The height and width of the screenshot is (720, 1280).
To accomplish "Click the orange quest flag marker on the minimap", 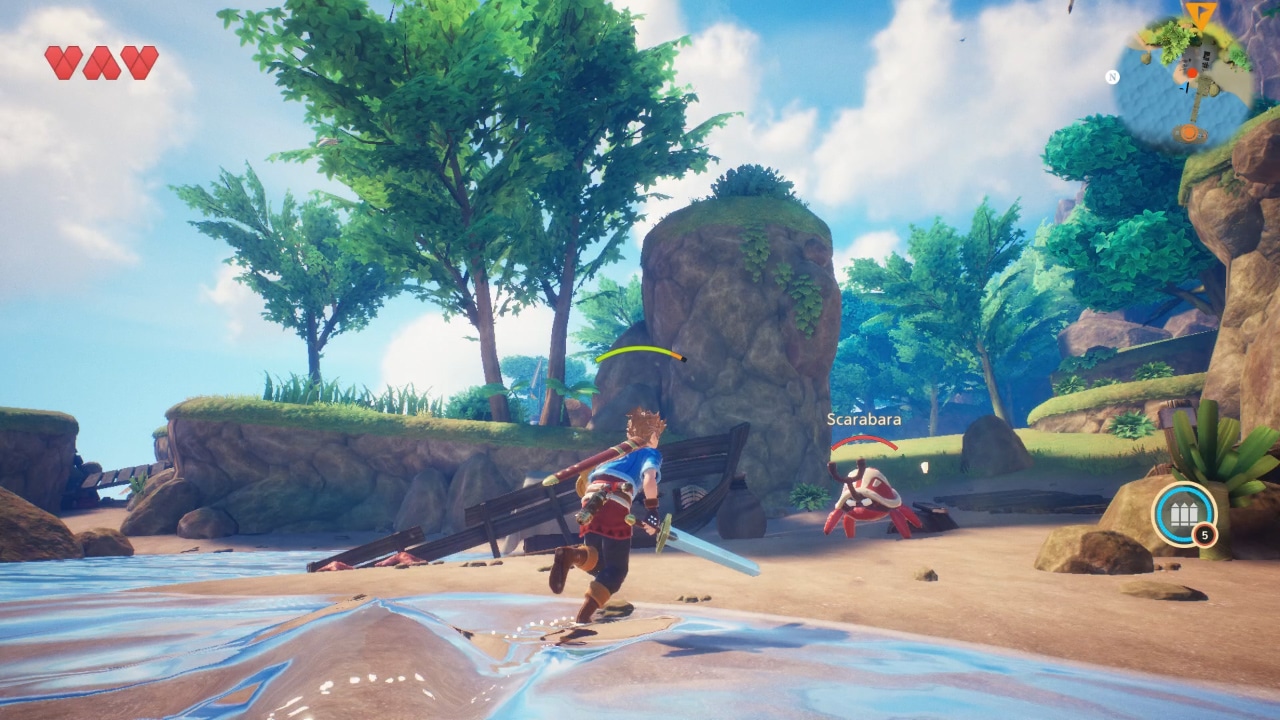I will point(1201,14).
